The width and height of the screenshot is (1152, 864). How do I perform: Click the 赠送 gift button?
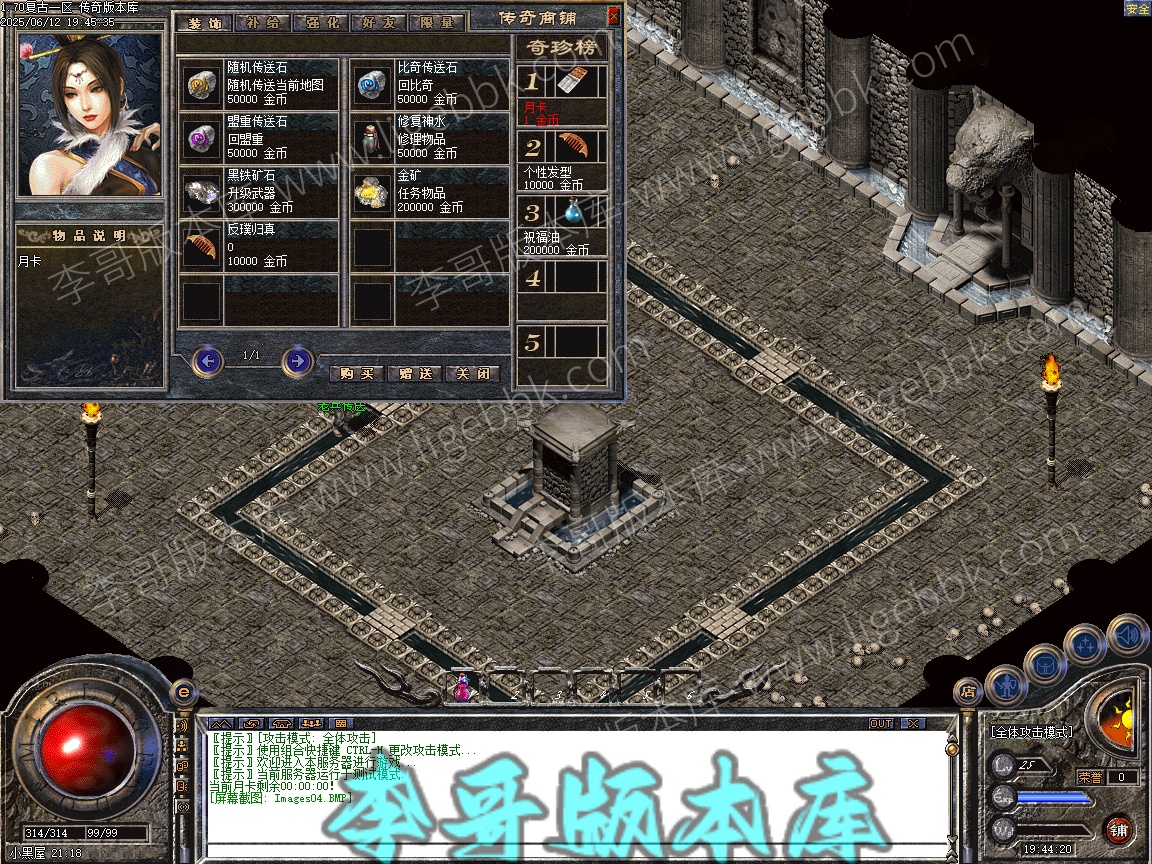point(414,373)
